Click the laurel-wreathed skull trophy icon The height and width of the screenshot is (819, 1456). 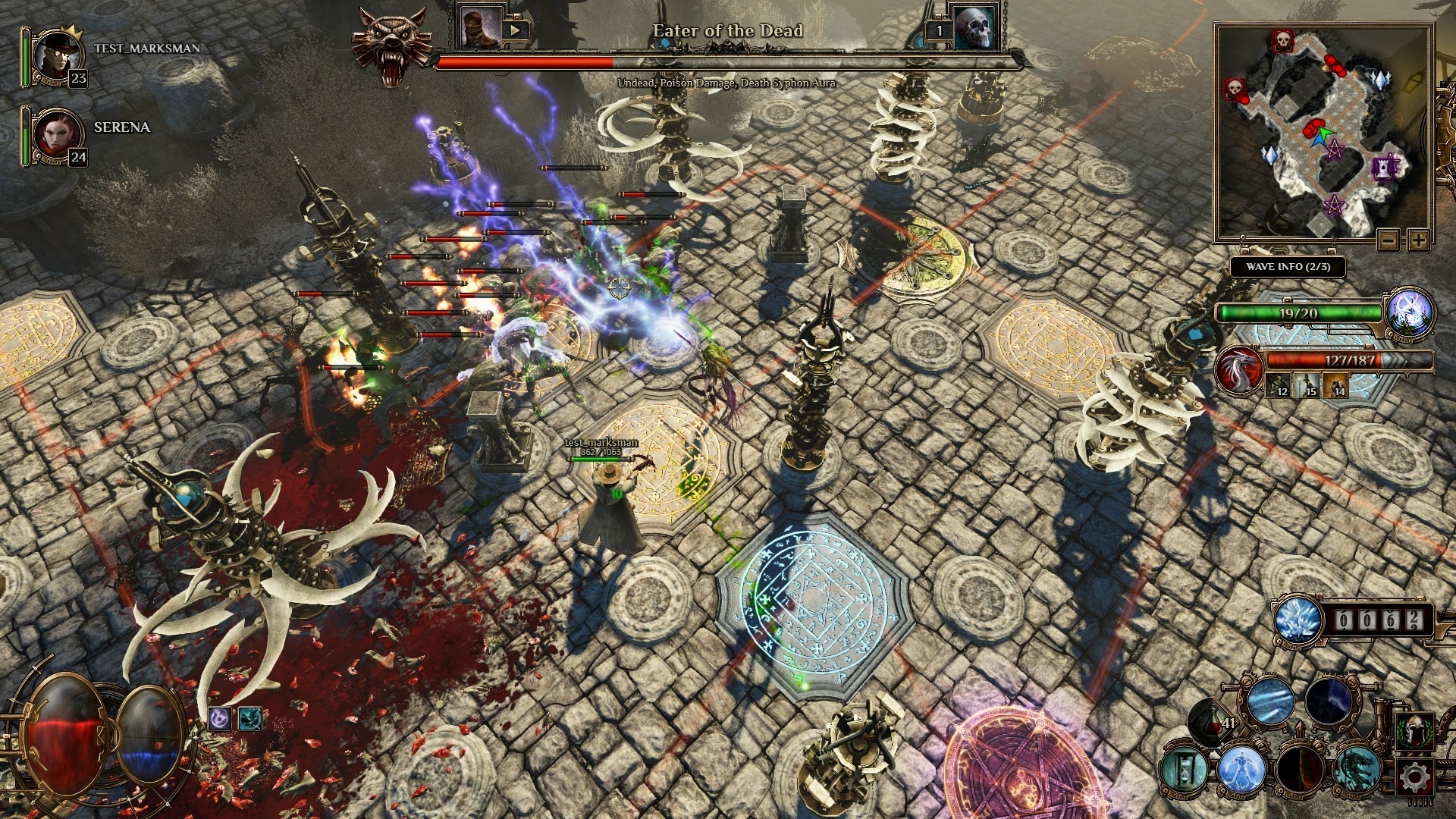(x=1415, y=730)
